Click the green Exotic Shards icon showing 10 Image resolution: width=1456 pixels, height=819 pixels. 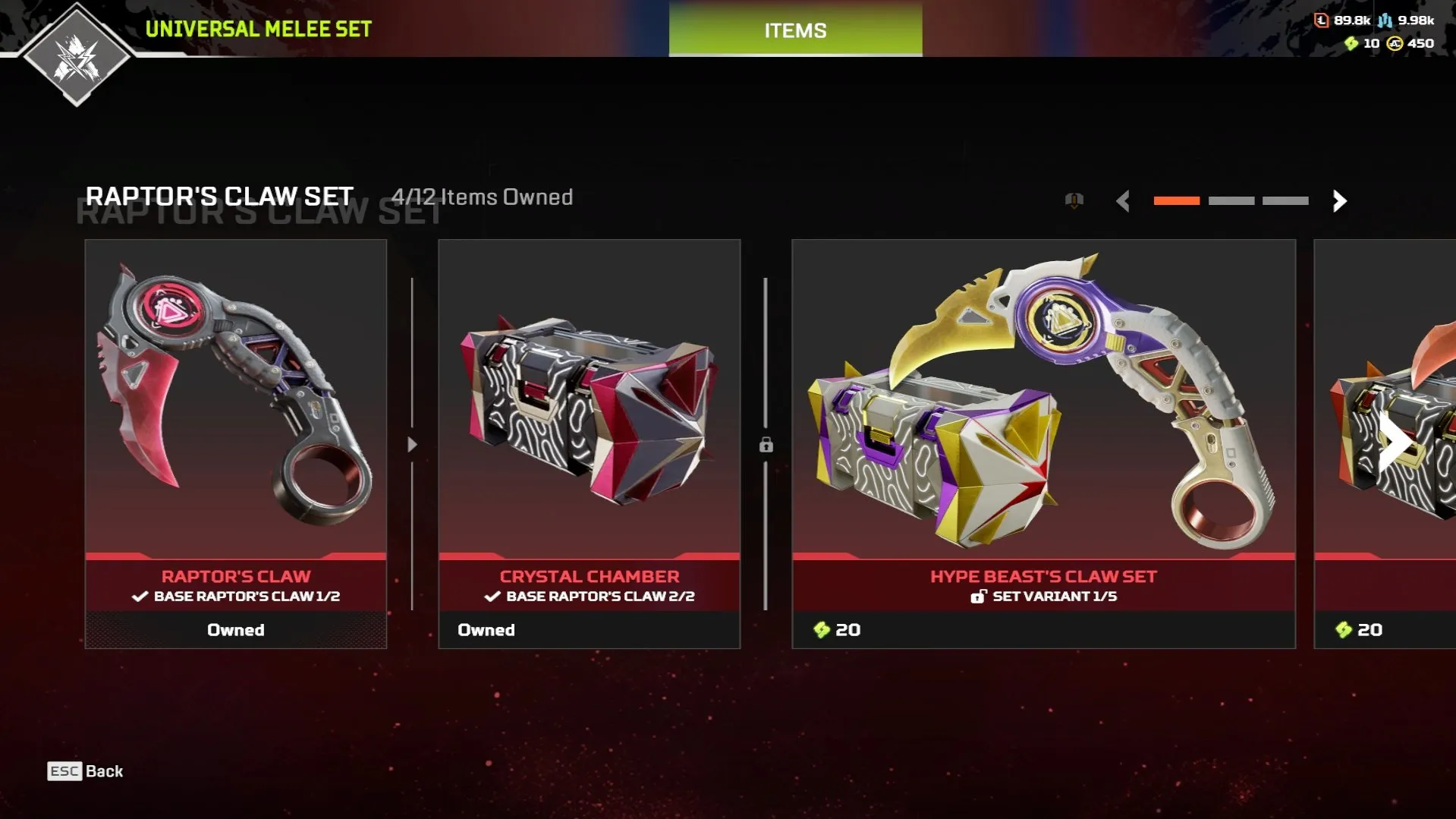1352,44
